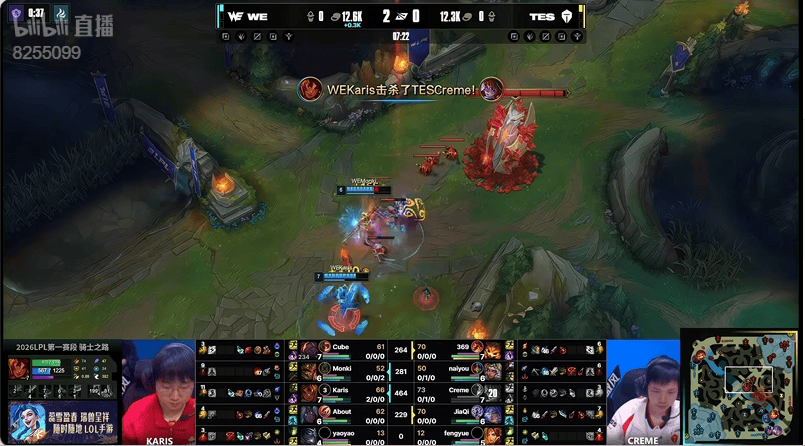Viewport: 805px width, 446px height.
Task: Open the KARIS player camera
Action: pos(159,390)
